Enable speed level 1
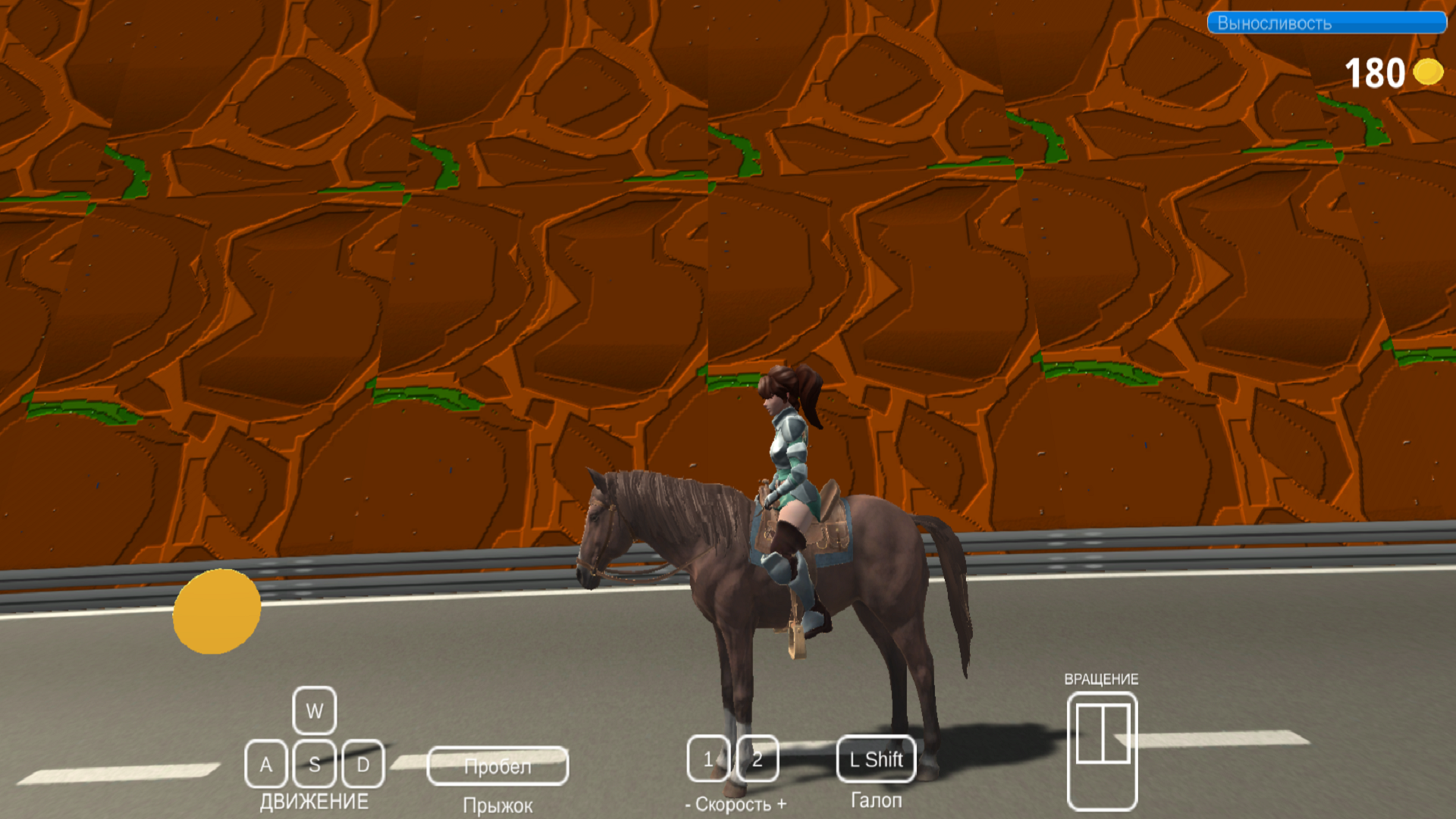1456x819 pixels. pyautogui.click(x=708, y=758)
